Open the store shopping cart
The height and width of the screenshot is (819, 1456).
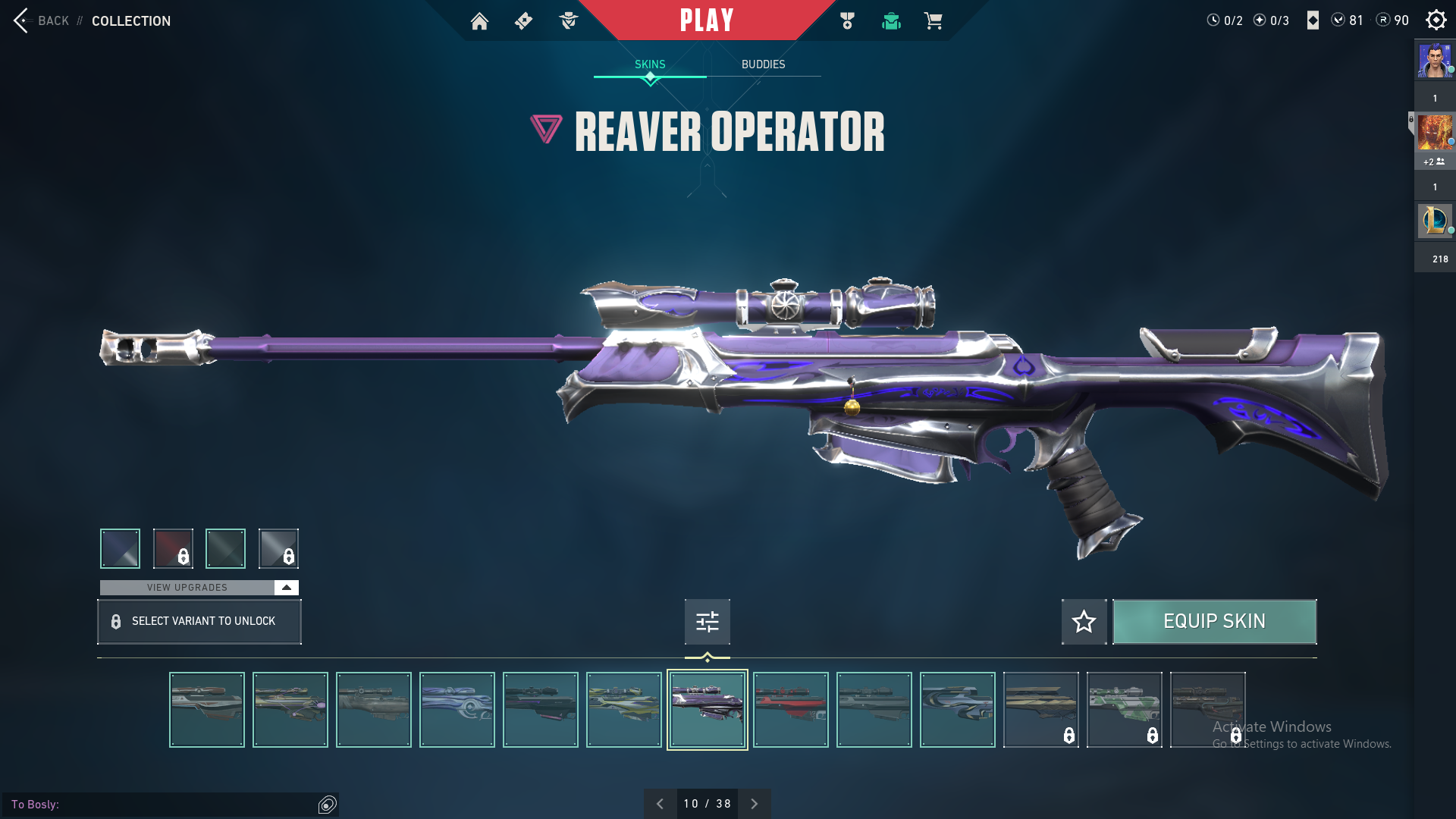pos(933,21)
